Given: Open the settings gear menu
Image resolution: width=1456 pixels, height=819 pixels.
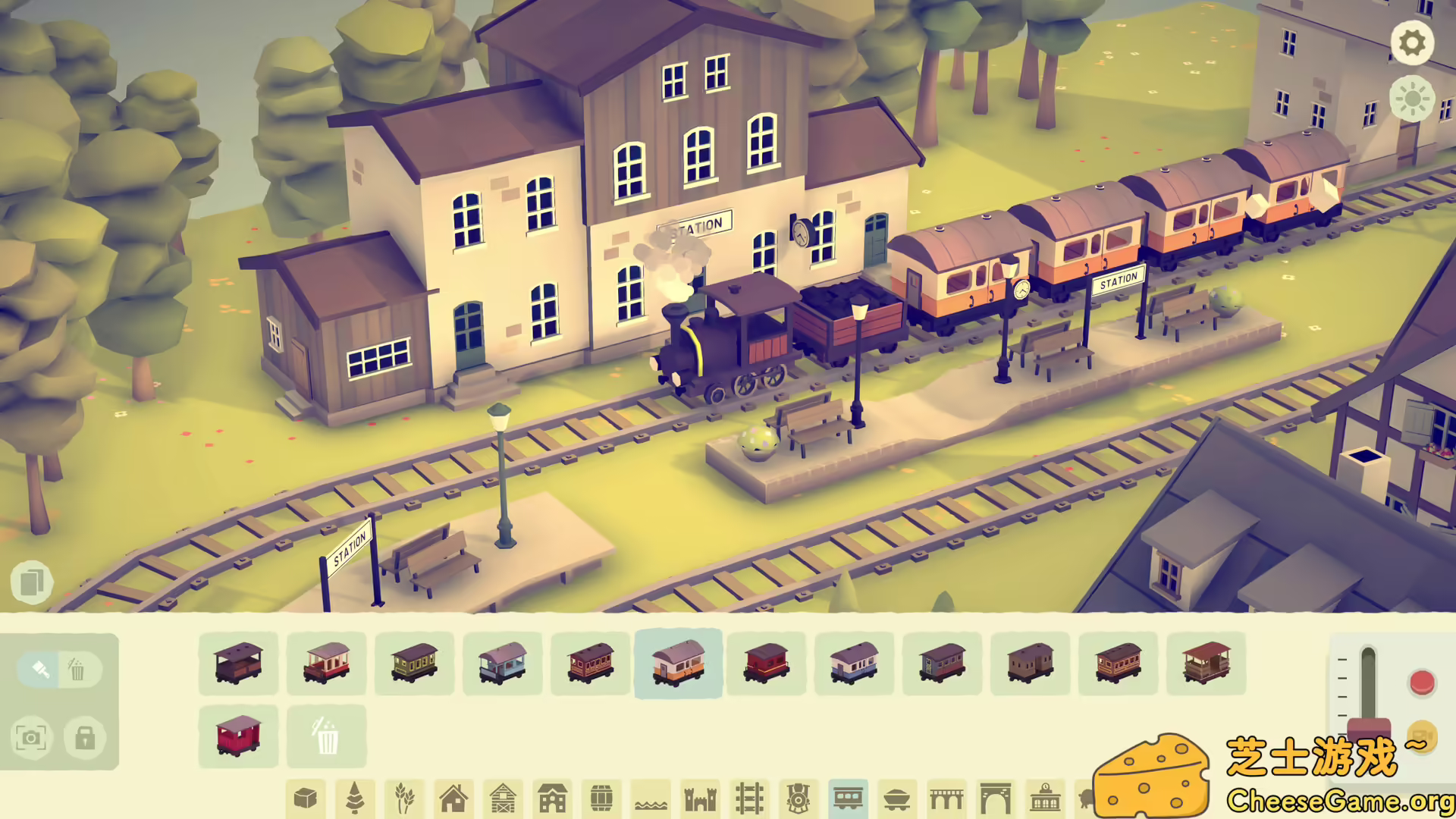Looking at the screenshot, I should tap(1412, 43).
